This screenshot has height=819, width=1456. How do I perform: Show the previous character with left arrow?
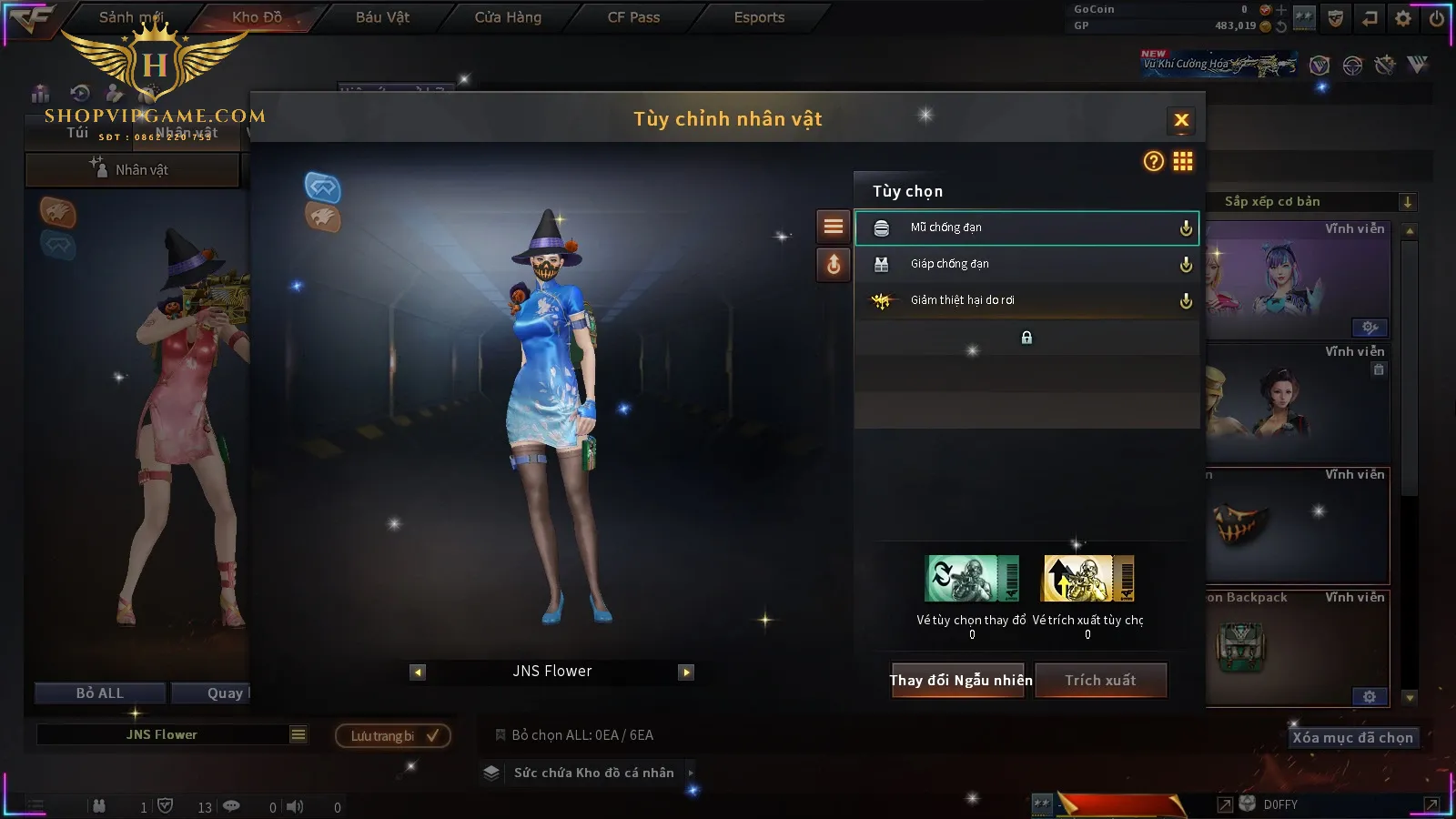coord(418,672)
